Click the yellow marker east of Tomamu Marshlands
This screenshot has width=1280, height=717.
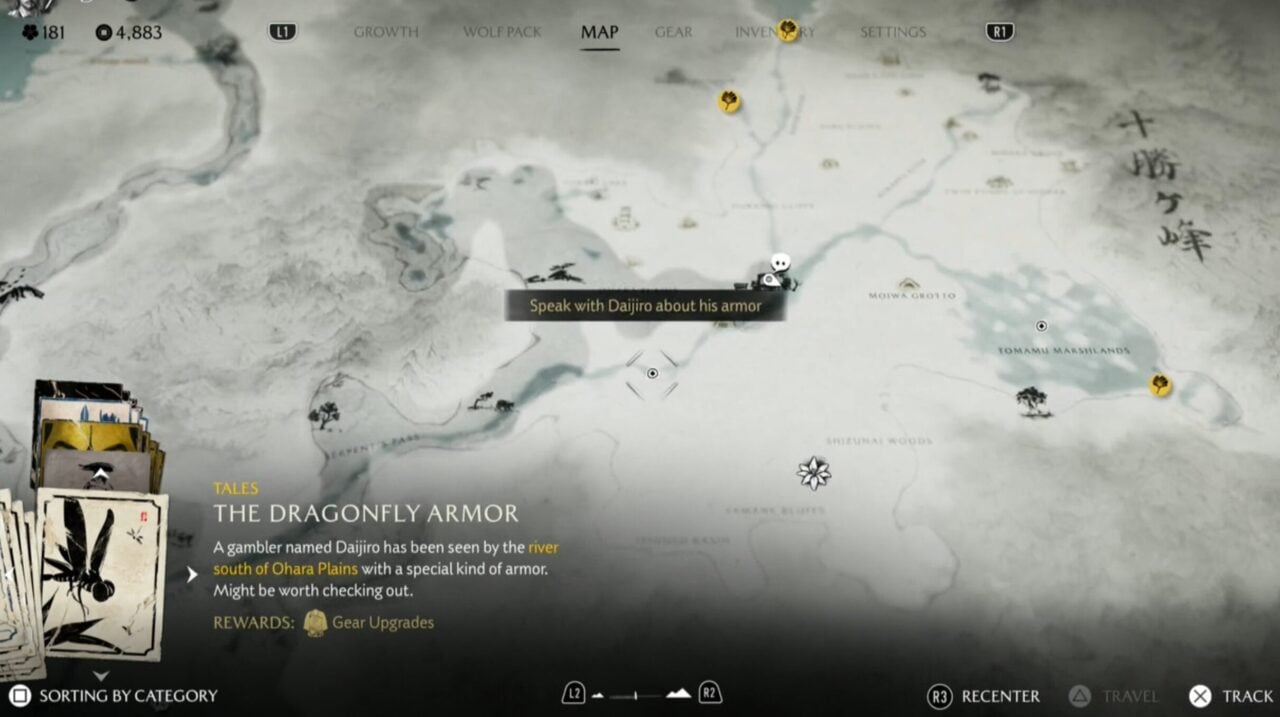tap(1160, 384)
